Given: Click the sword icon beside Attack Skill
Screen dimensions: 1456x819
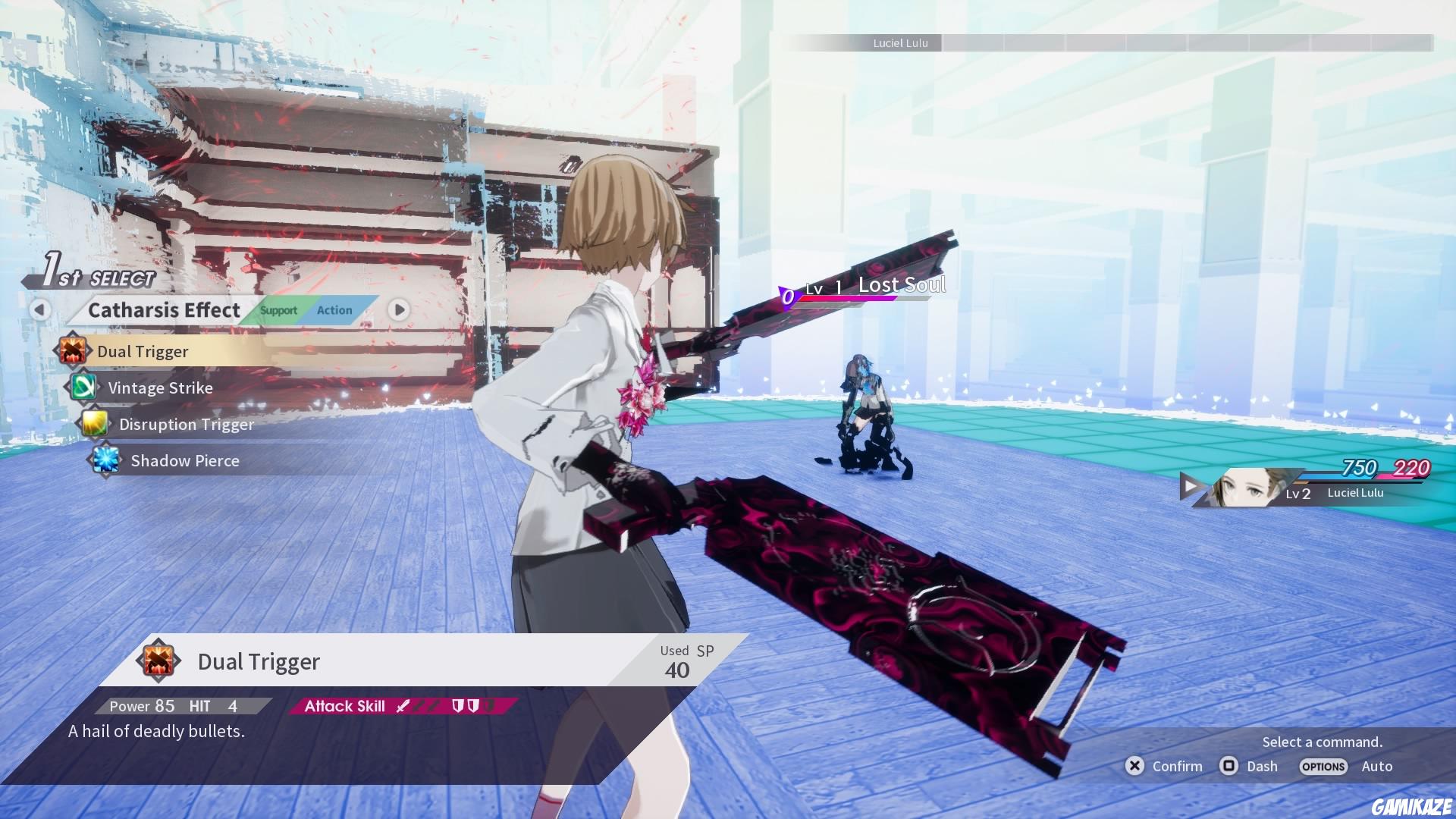Looking at the screenshot, I should 403,705.
